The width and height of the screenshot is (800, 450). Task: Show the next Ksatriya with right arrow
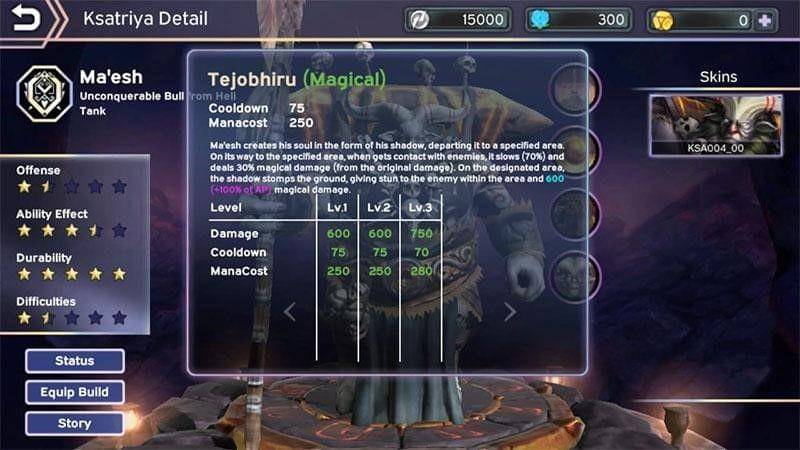coord(510,312)
